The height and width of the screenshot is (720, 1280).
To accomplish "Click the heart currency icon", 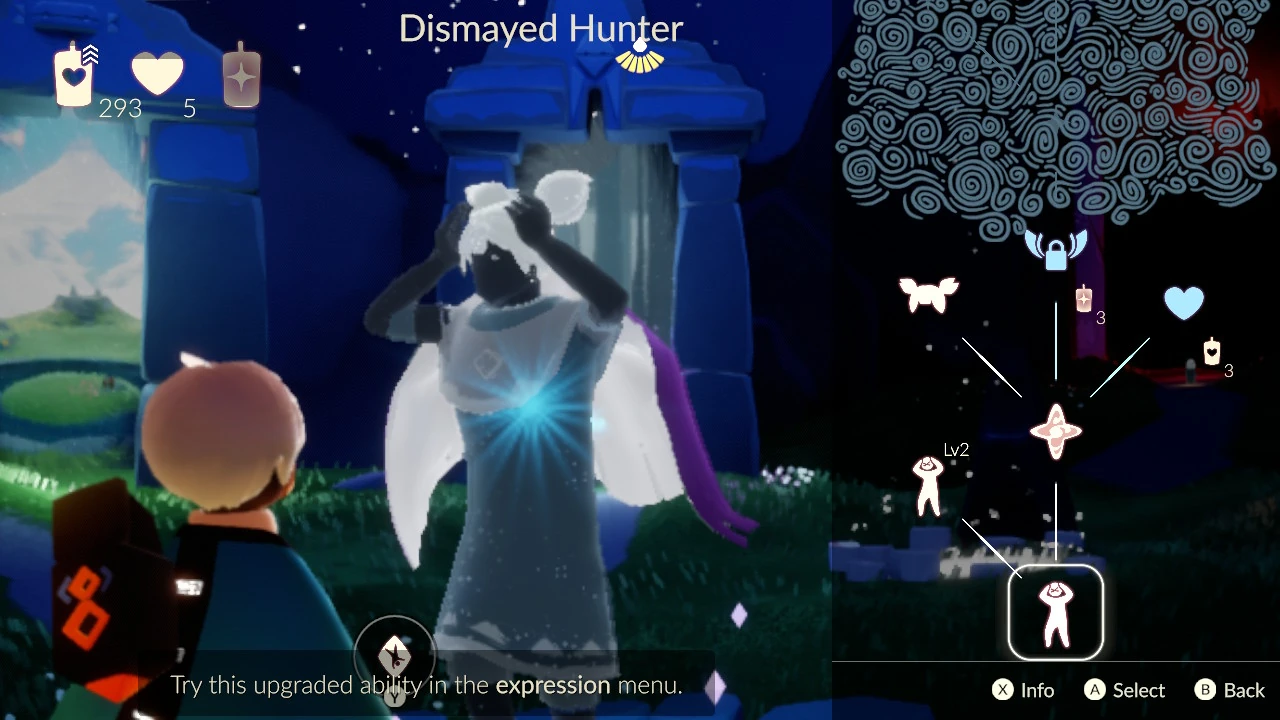I will click(158, 73).
